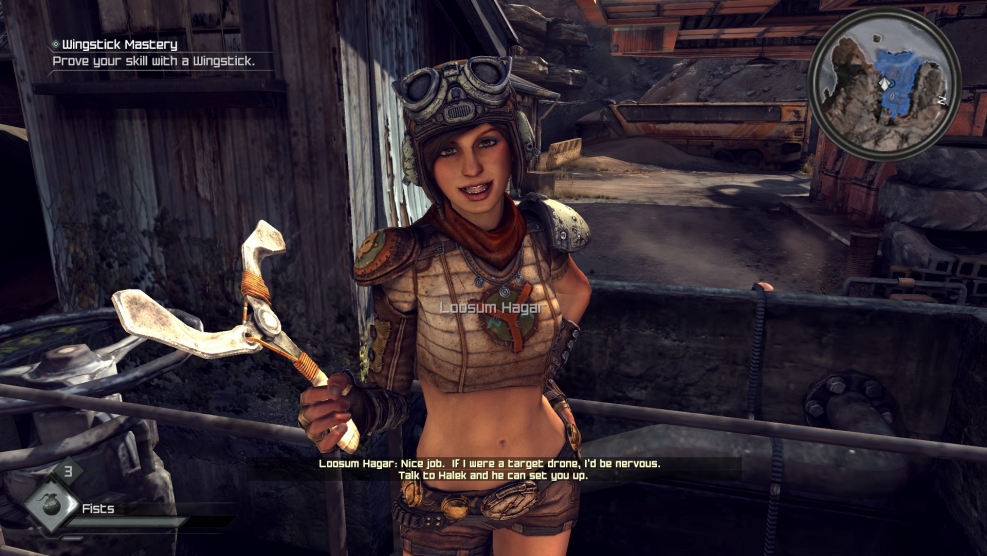Select the Fists weapon label
Image resolution: width=987 pixels, height=556 pixels.
pyautogui.click(x=98, y=508)
